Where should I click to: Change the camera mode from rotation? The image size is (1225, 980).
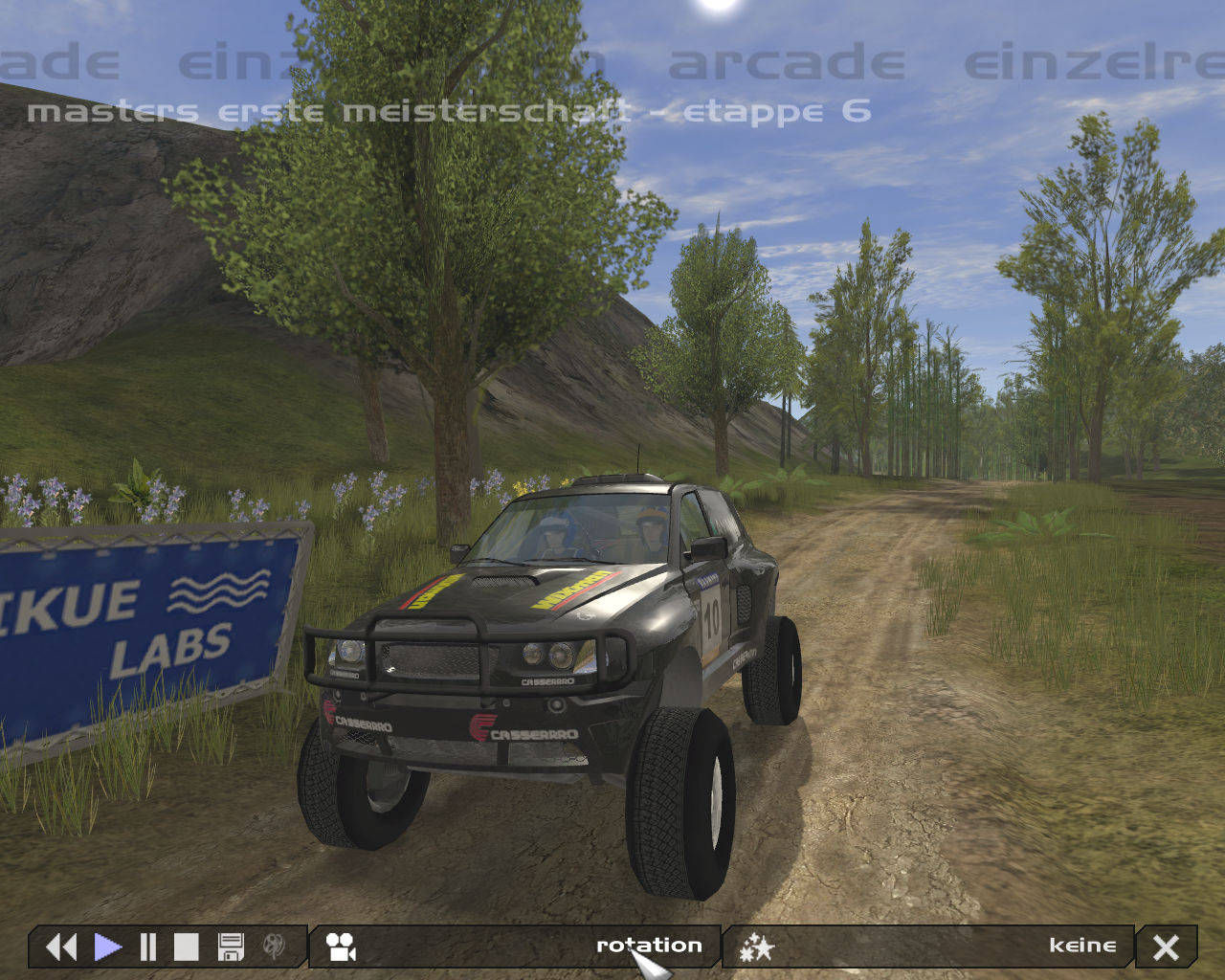click(649, 946)
